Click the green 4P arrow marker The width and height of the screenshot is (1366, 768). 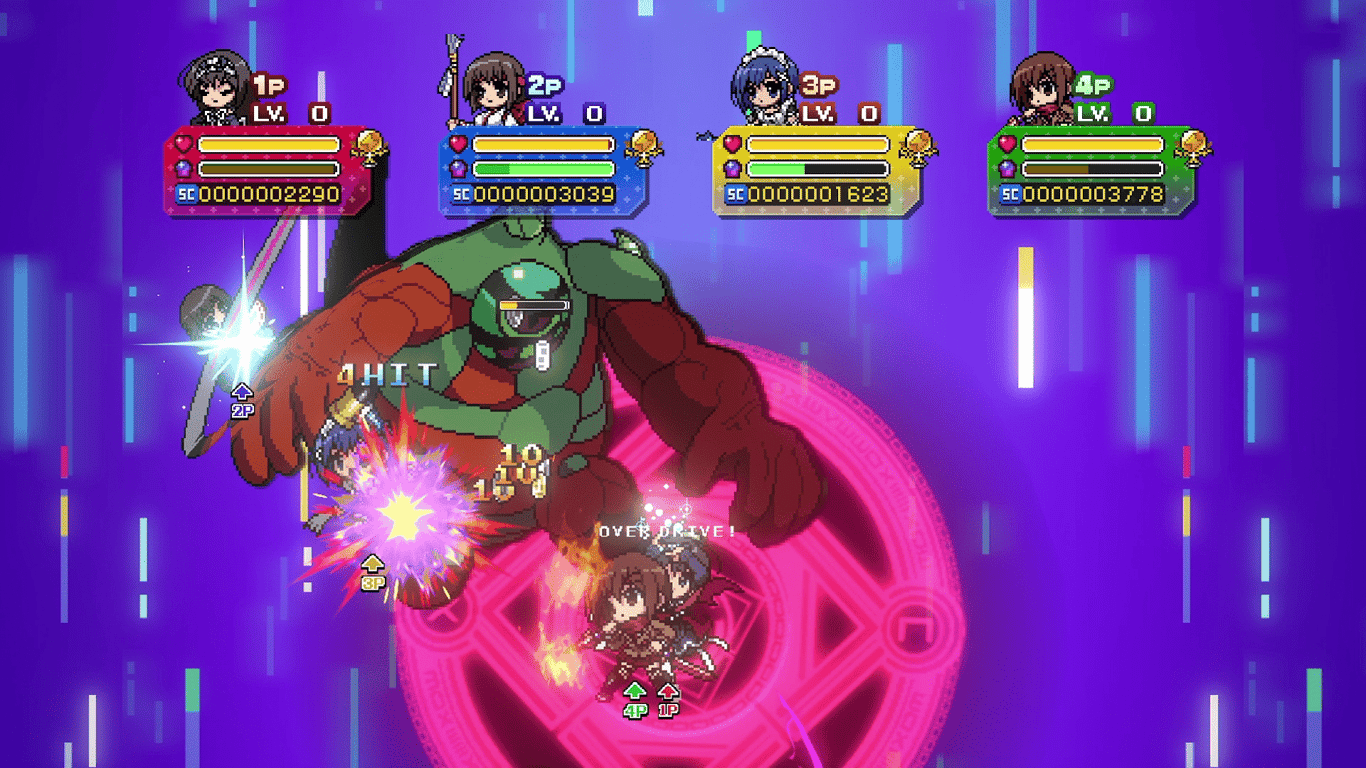pos(633,691)
